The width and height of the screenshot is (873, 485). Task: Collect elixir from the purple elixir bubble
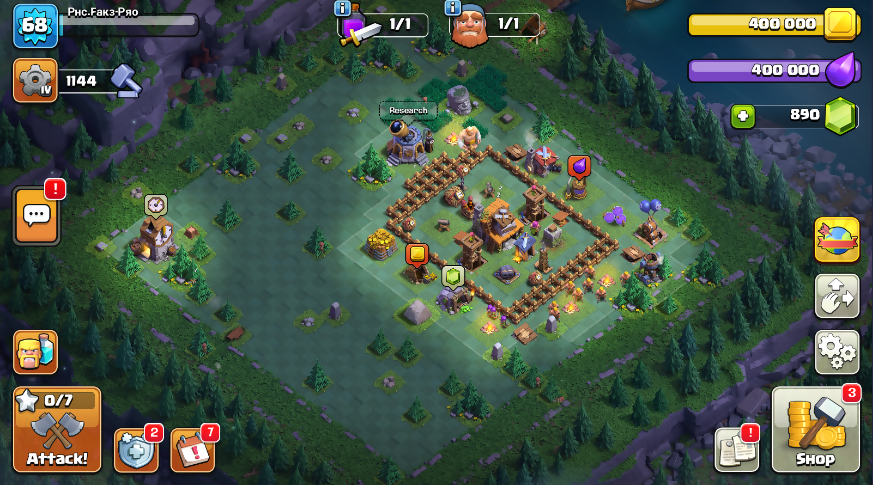(x=578, y=165)
